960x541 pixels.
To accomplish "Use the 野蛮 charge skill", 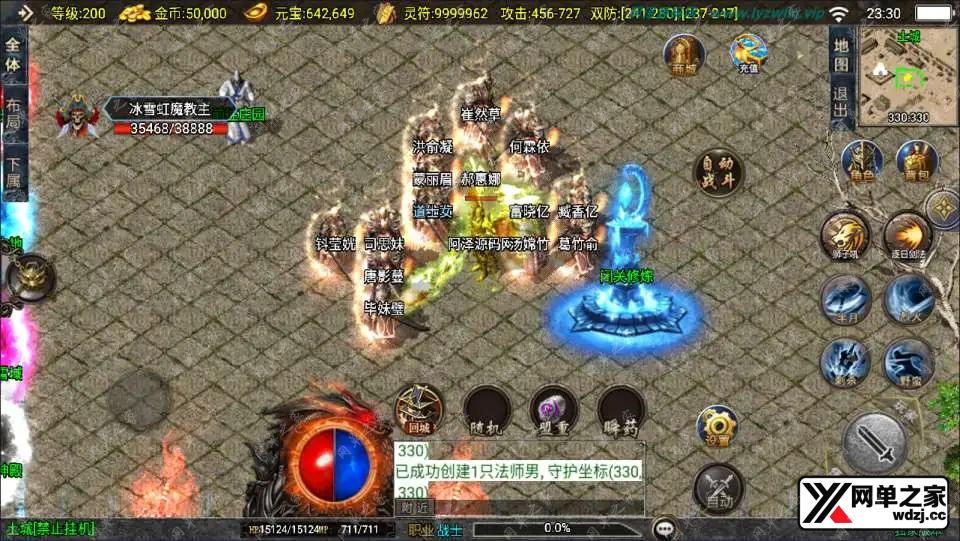I will pos(907,362).
